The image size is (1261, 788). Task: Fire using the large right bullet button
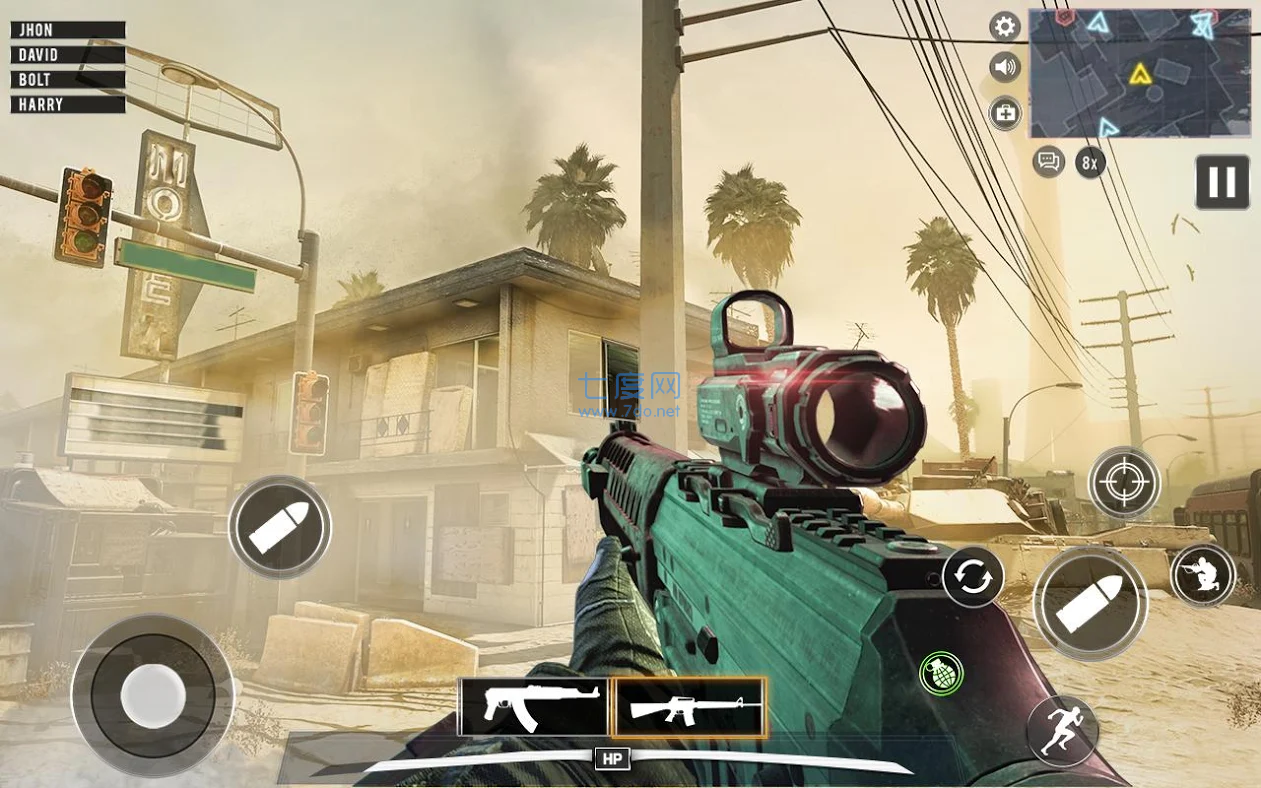1090,603
